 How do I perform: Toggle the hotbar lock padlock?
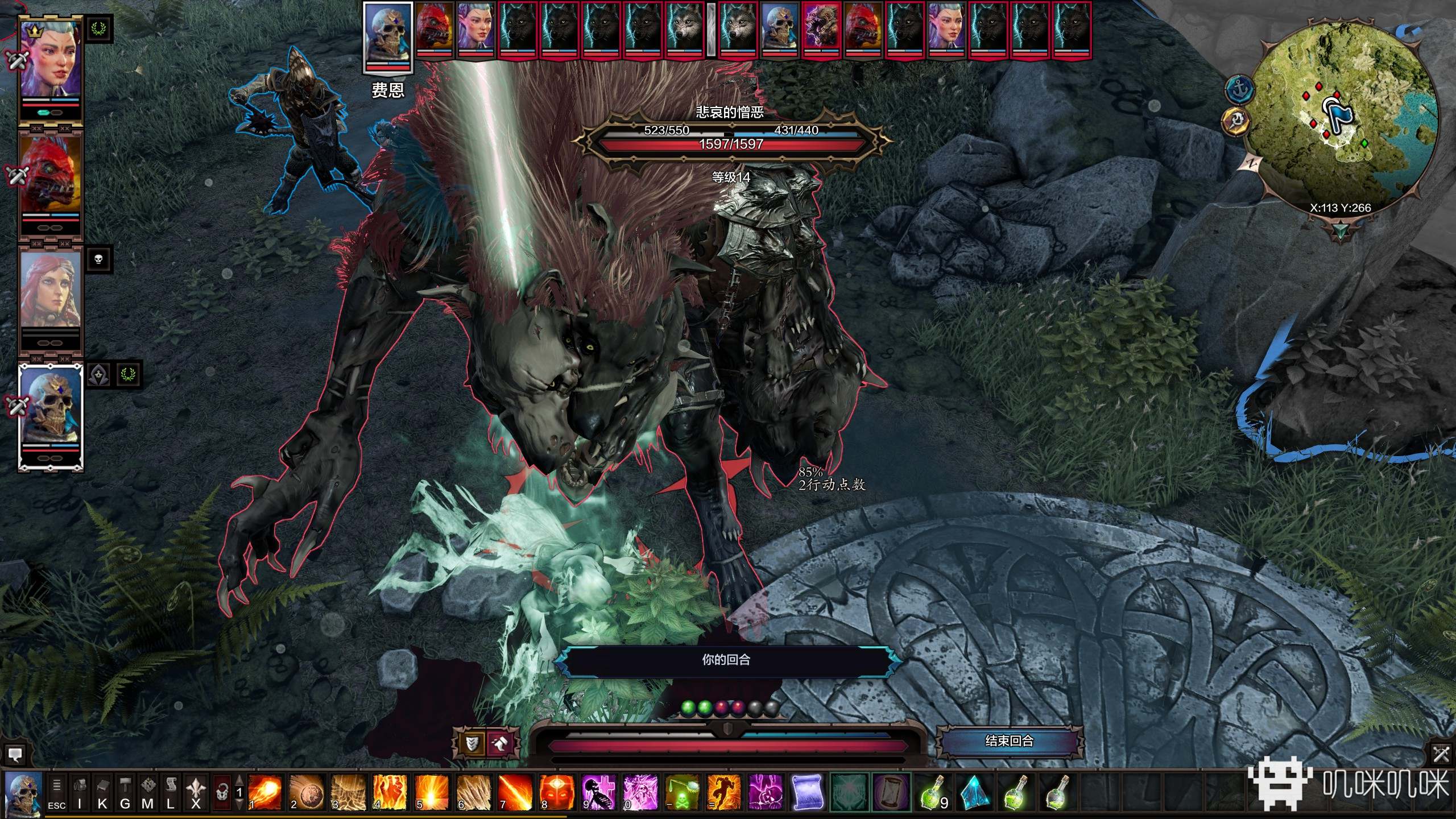pos(222,792)
